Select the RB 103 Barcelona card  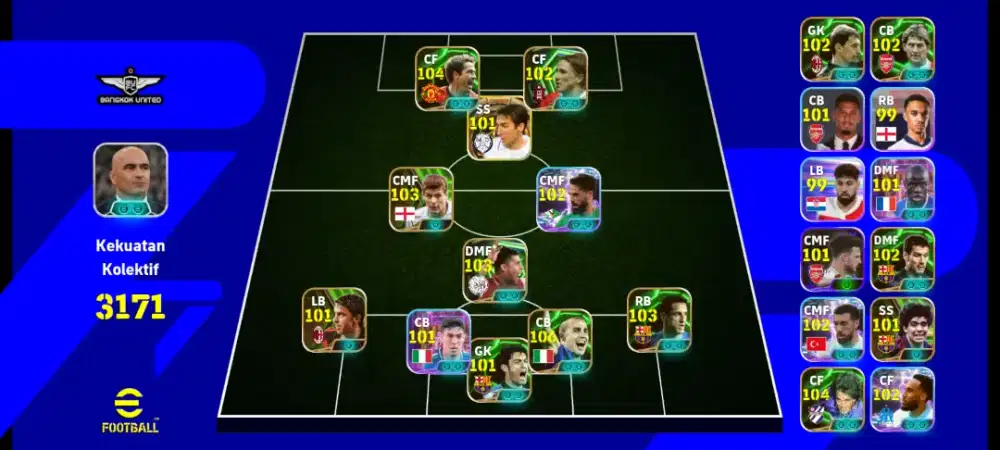click(659, 320)
